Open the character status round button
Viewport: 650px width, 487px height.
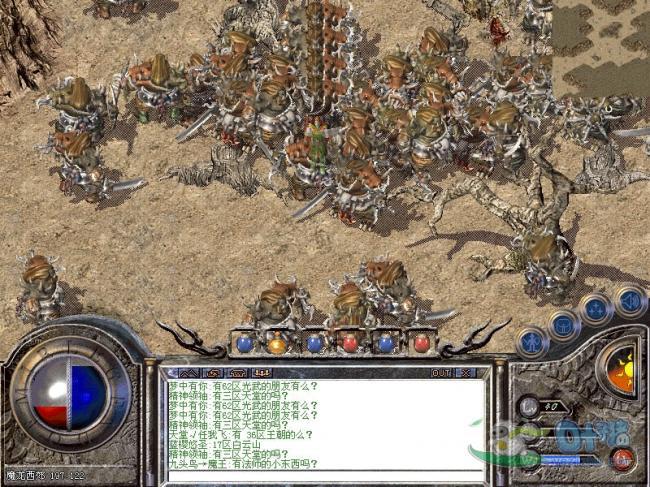(x=533, y=341)
